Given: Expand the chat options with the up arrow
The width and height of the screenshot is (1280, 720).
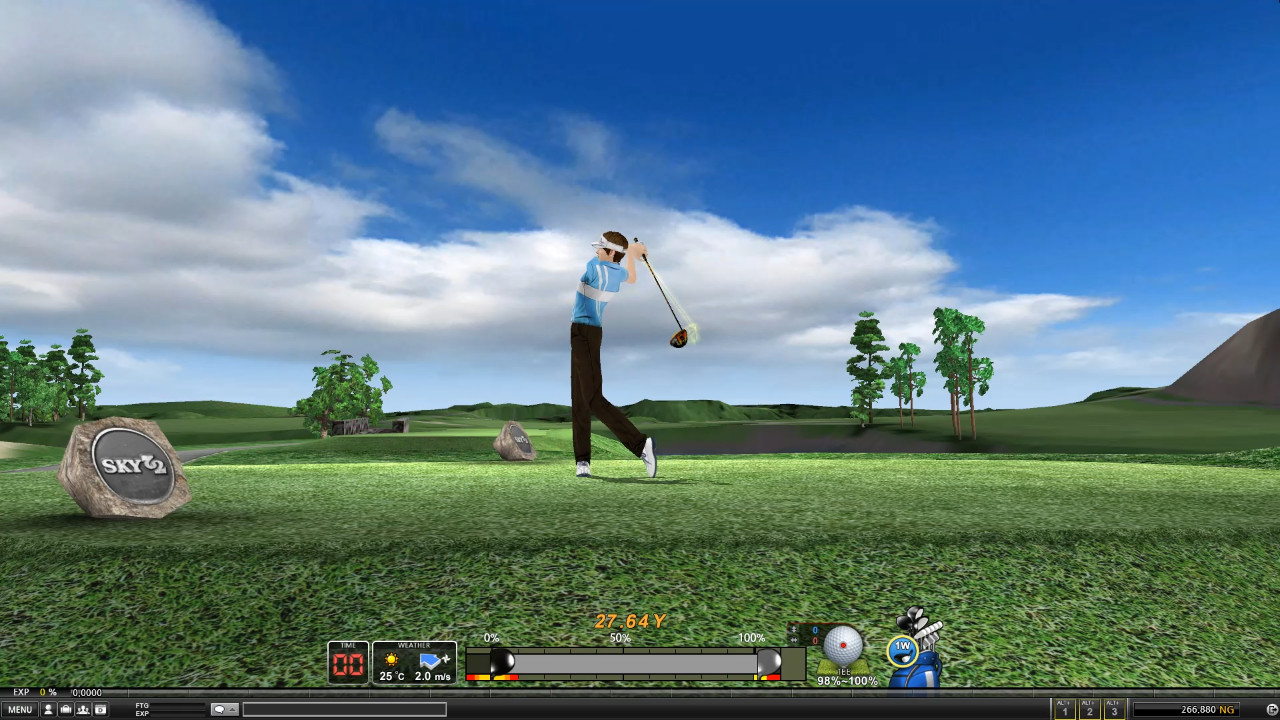Looking at the screenshot, I should point(233,709).
